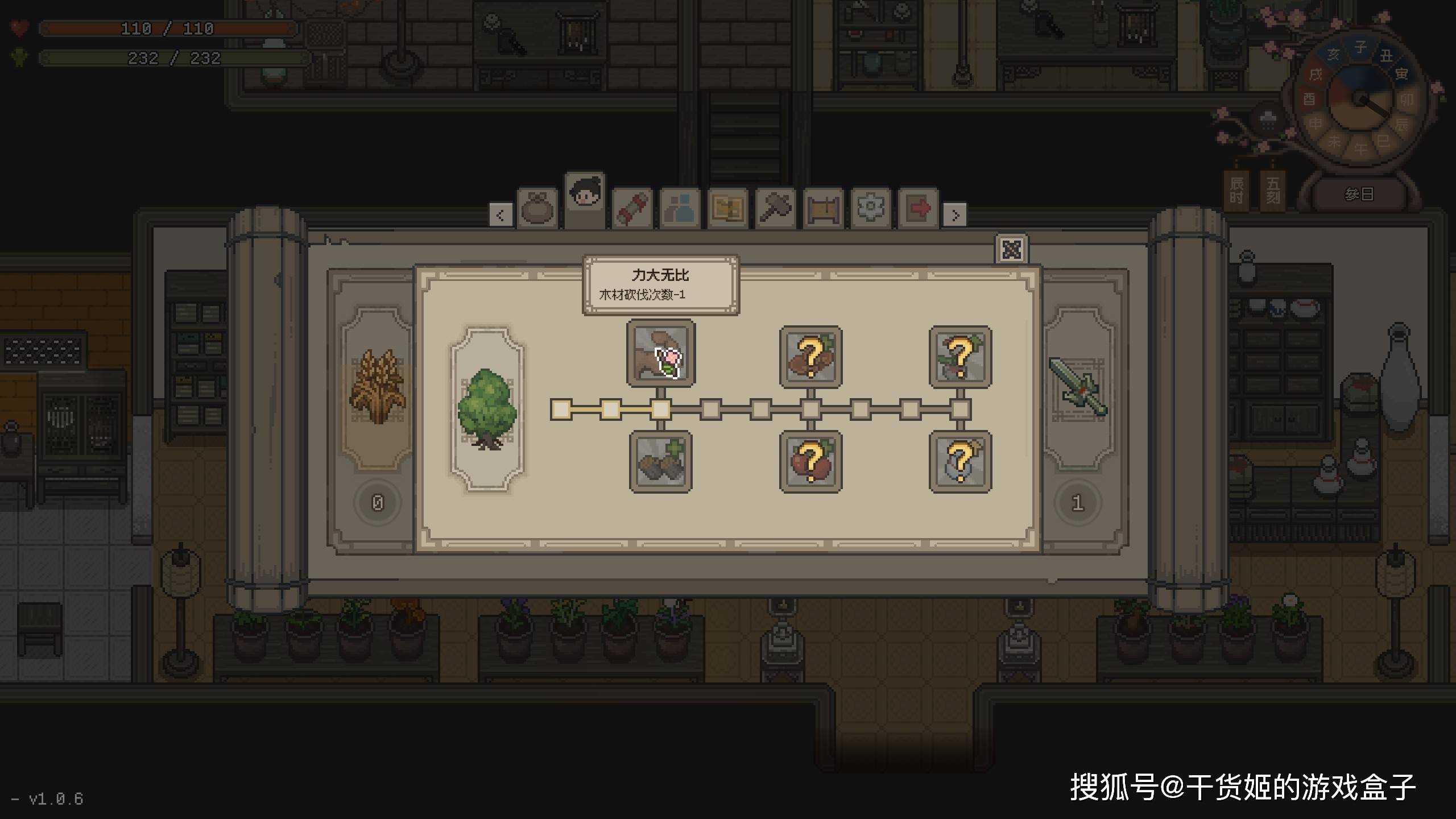Open the hammer crafting tab
Screen dimensions: 1456x819
tap(775, 208)
